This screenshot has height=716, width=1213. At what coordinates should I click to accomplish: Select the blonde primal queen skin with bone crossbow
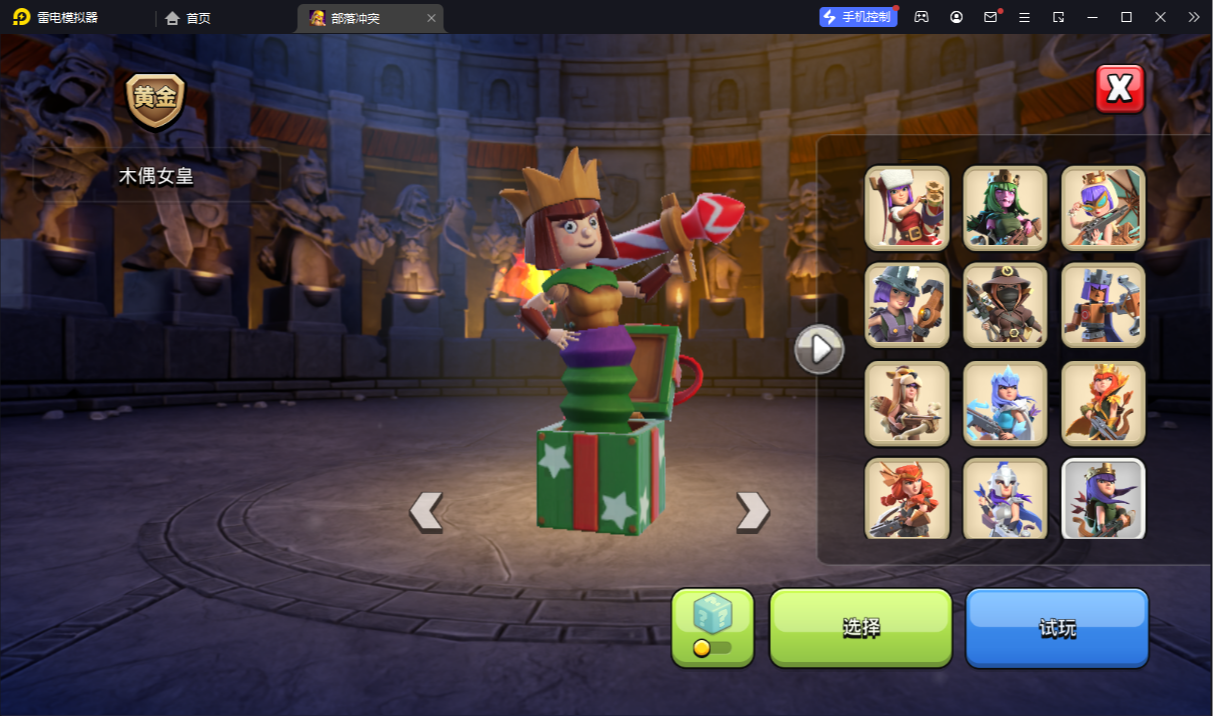point(907,403)
